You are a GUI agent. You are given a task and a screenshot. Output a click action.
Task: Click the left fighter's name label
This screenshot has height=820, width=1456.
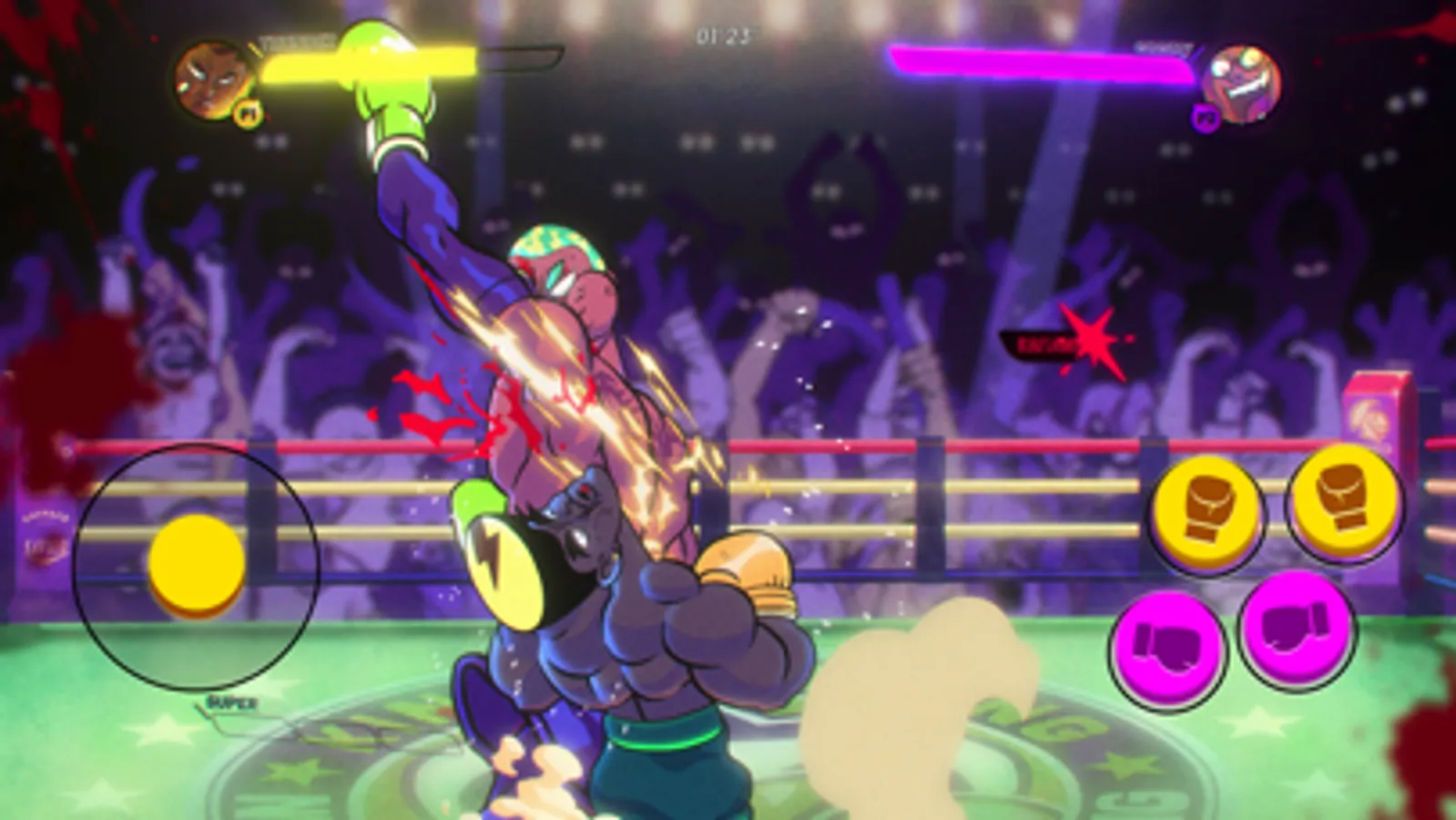[x=296, y=41]
